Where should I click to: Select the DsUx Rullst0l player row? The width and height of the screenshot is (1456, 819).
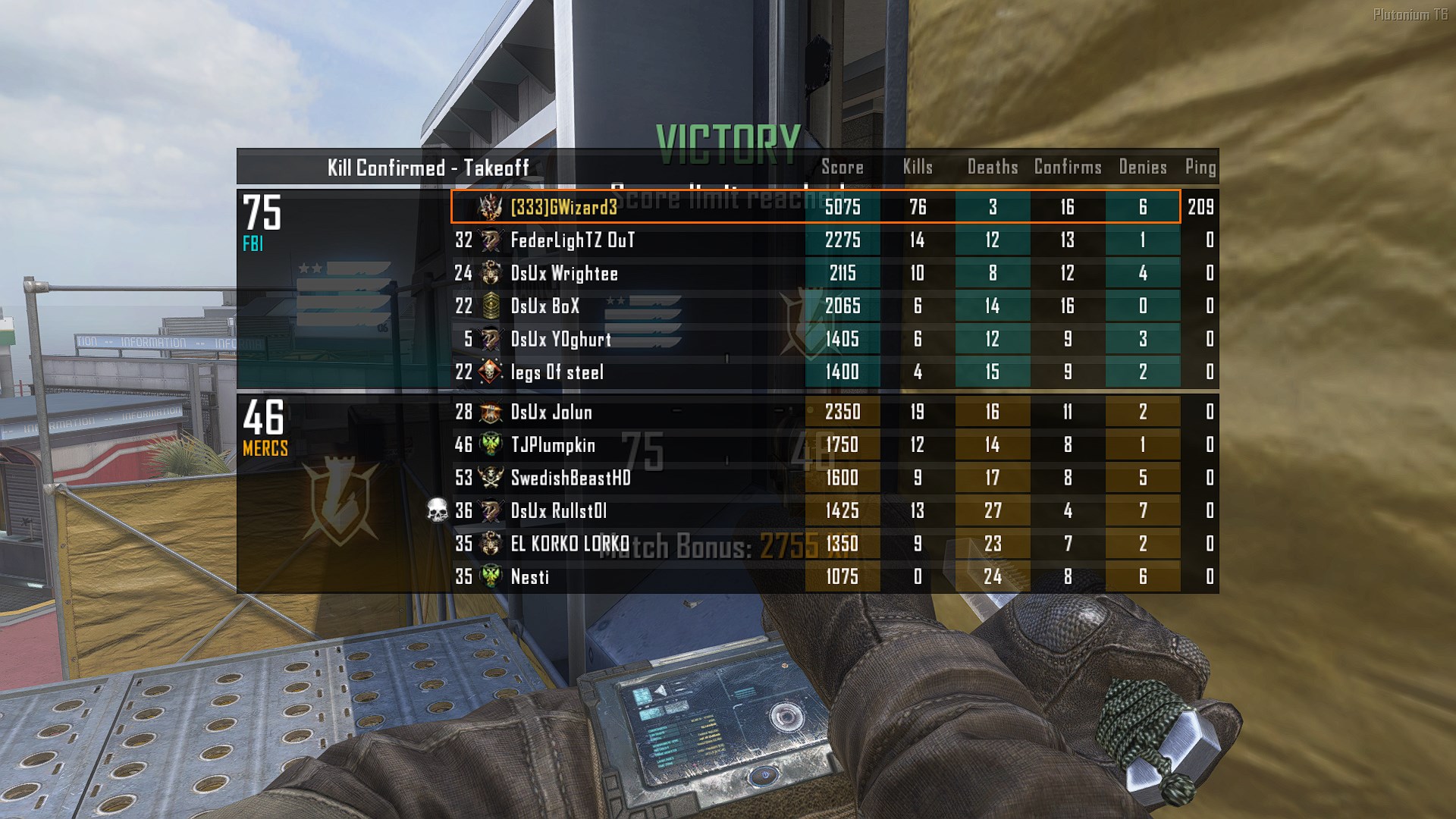(x=559, y=511)
